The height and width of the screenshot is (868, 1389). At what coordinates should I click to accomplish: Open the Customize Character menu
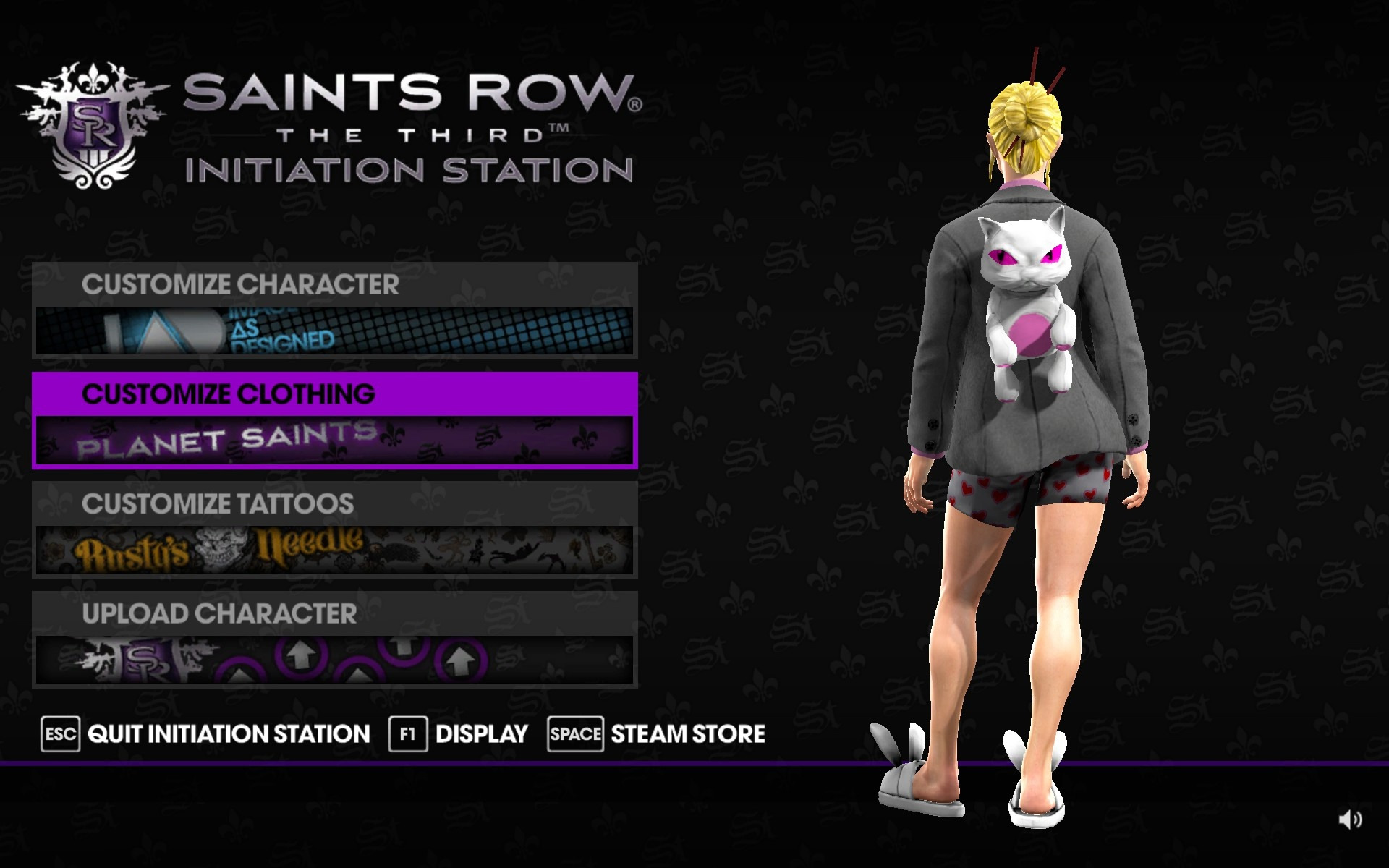pos(334,310)
